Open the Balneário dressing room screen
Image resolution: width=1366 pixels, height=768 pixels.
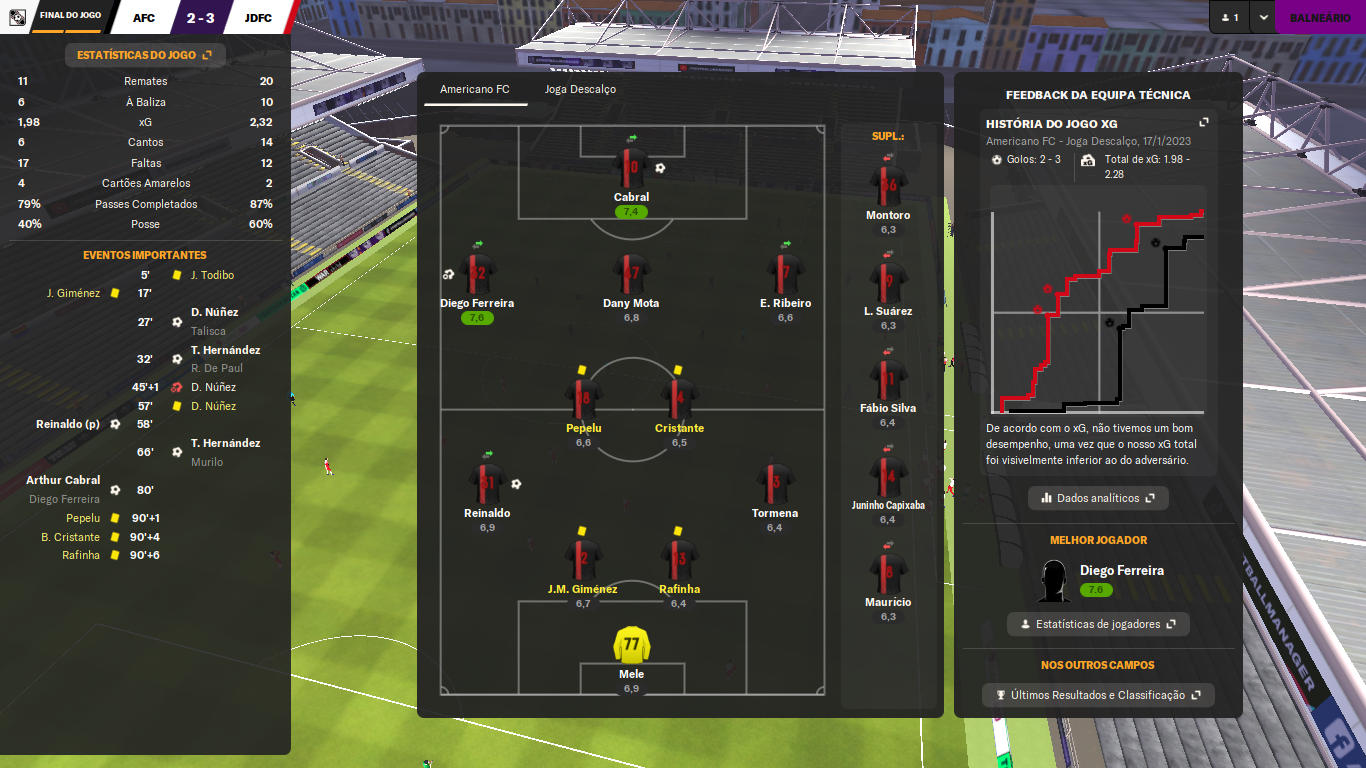1319,17
